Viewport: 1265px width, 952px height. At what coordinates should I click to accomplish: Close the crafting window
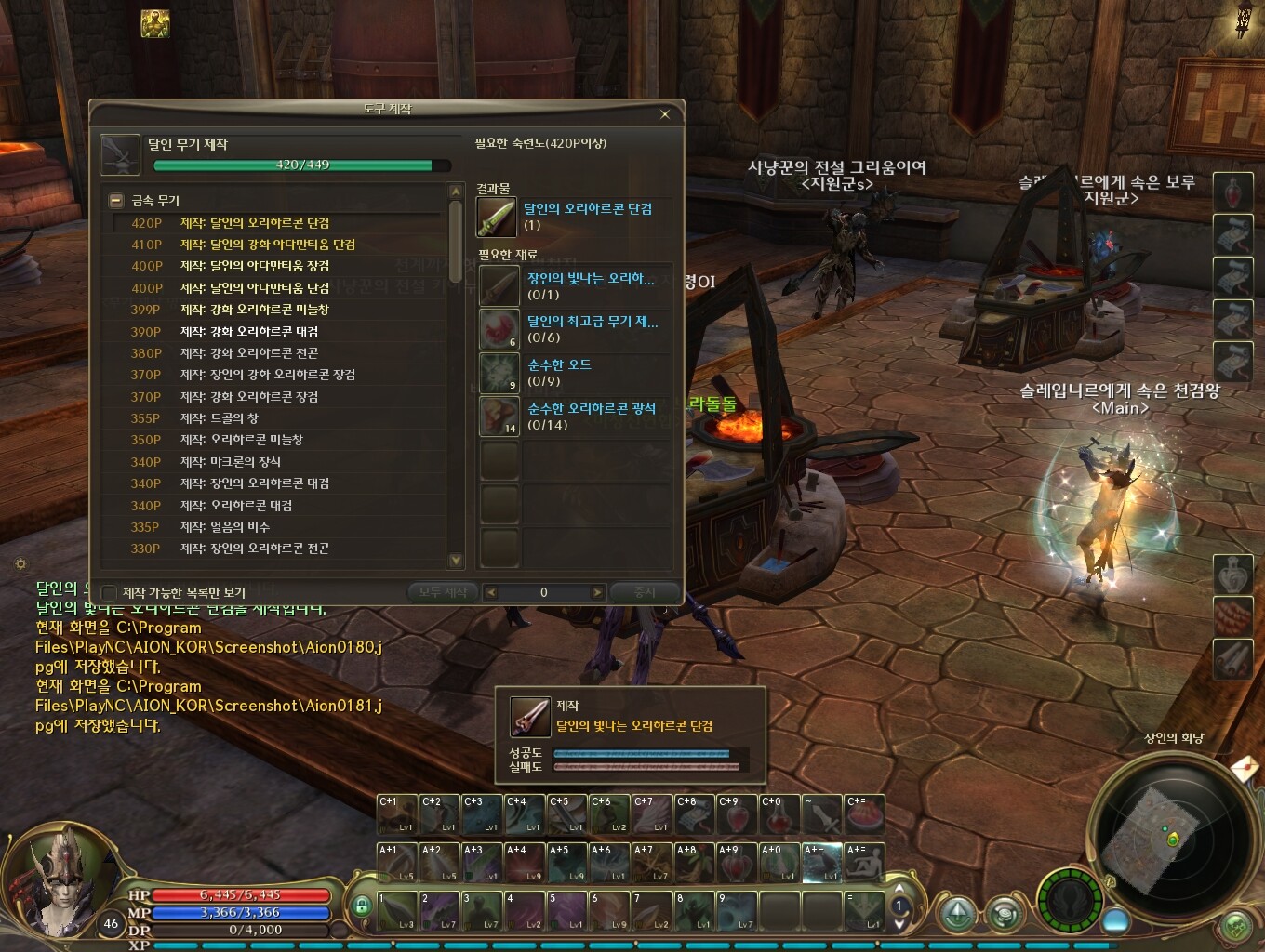[x=664, y=114]
